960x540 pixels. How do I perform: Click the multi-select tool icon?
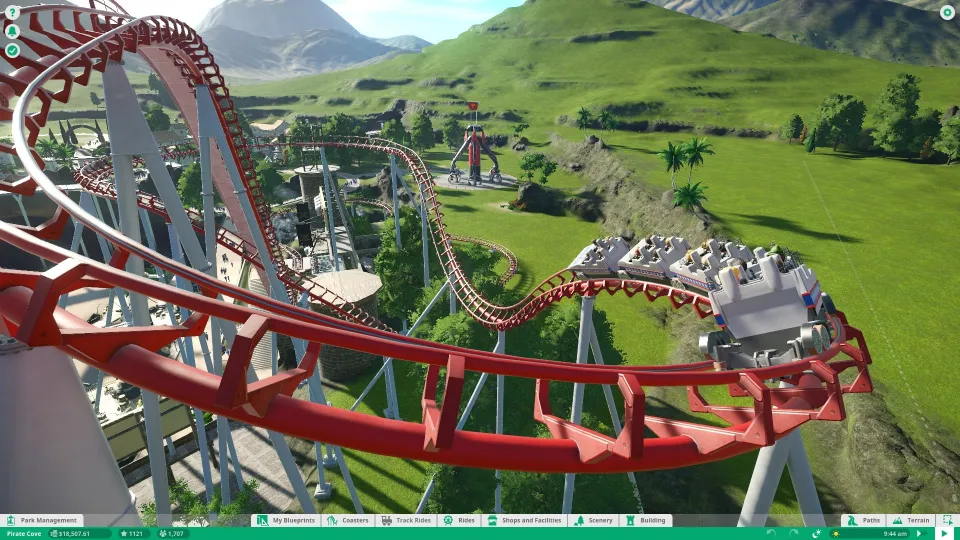pos(945,520)
